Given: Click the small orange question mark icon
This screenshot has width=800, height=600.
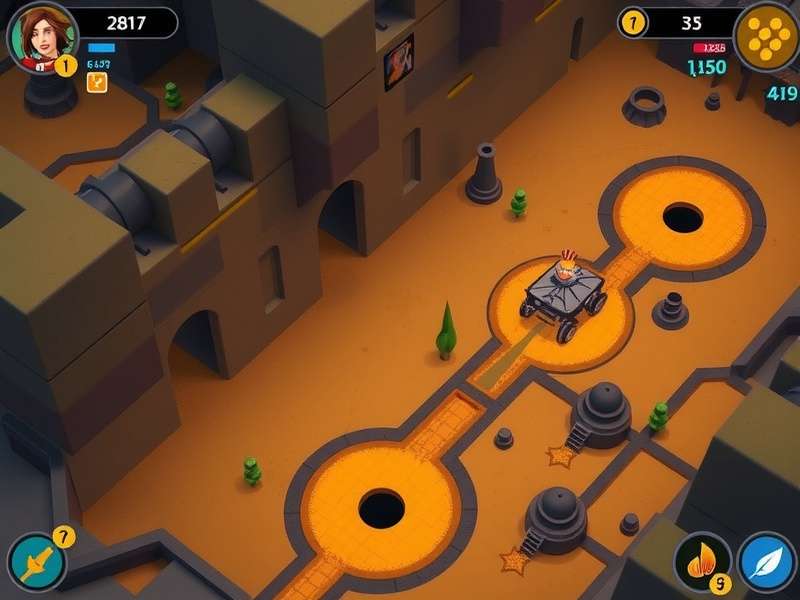Looking at the screenshot, I should [97, 82].
